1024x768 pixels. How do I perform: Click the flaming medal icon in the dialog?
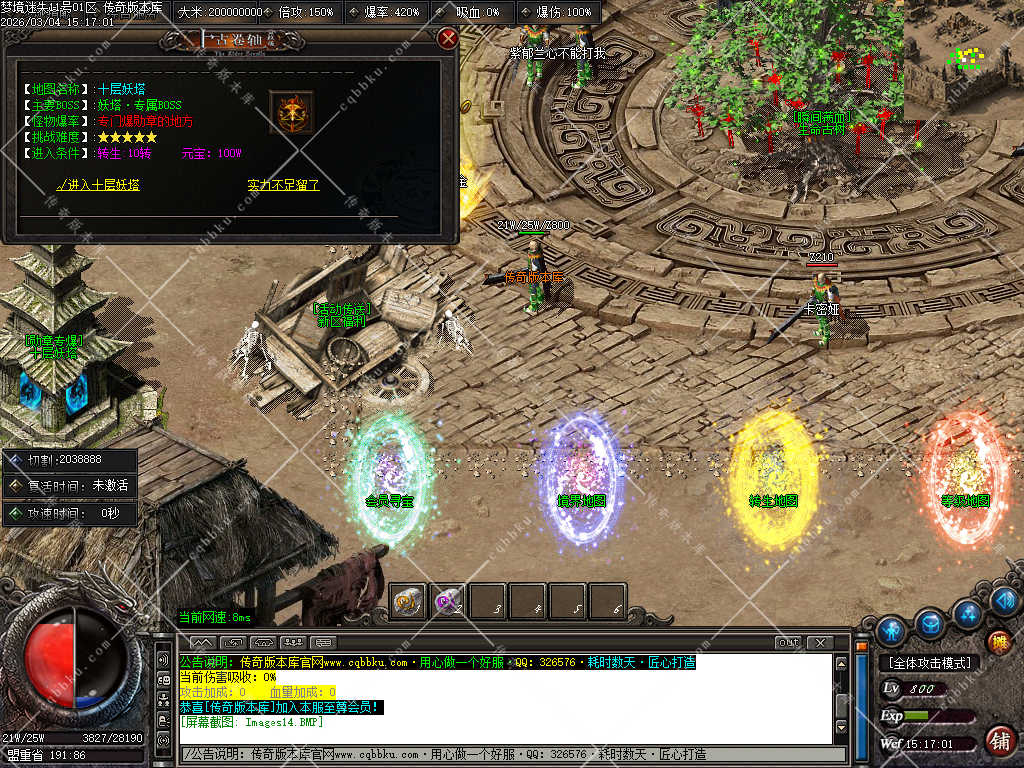pos(291,113)
